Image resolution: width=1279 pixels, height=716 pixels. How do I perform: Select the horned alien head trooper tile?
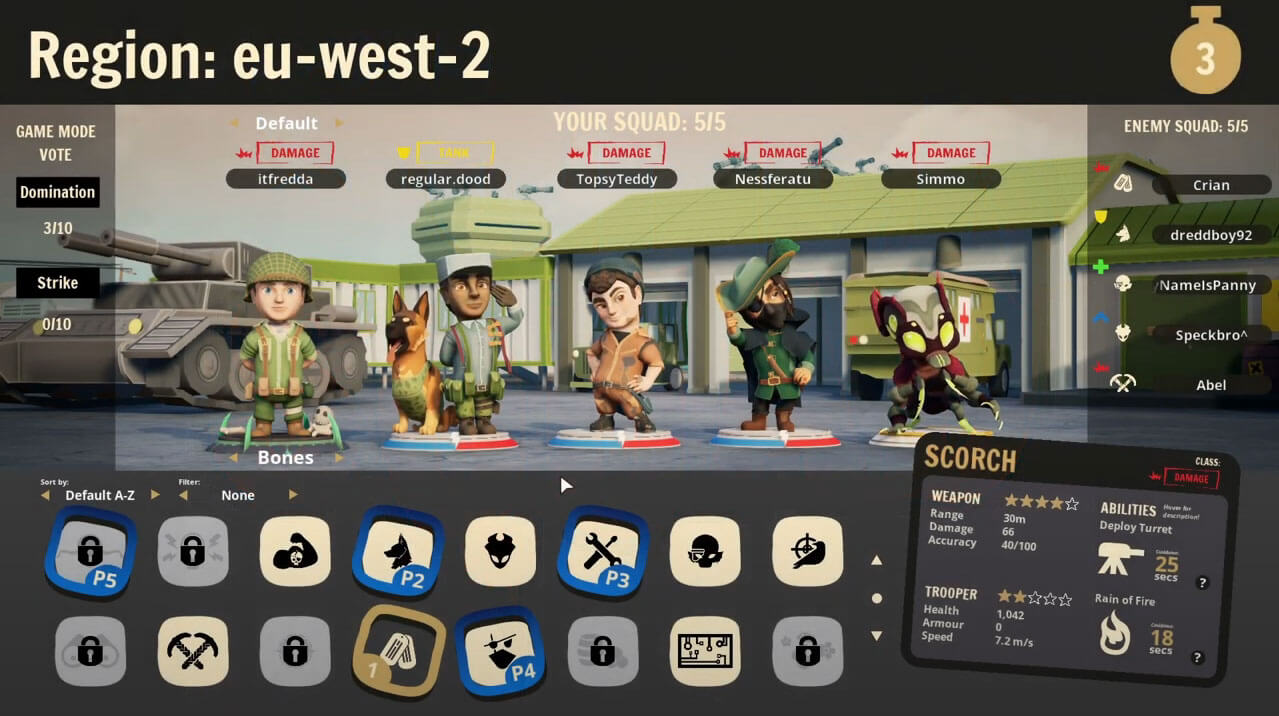click(x=500, y=551)
